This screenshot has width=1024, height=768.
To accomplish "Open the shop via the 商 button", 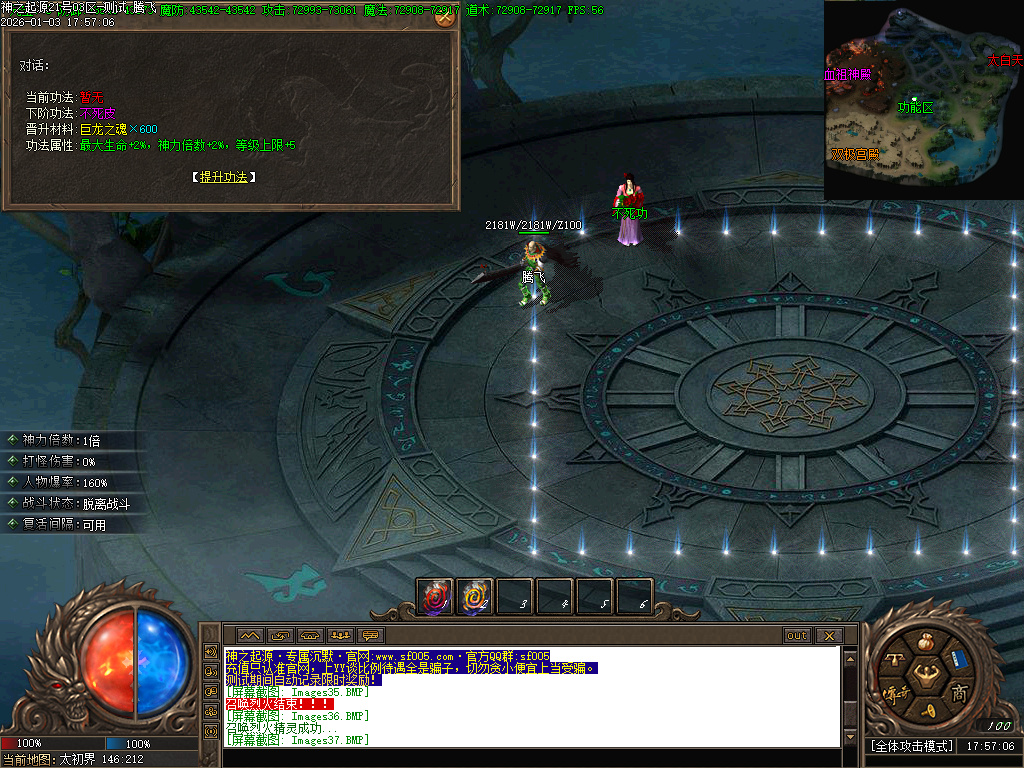I will click(x=959, y=693).
